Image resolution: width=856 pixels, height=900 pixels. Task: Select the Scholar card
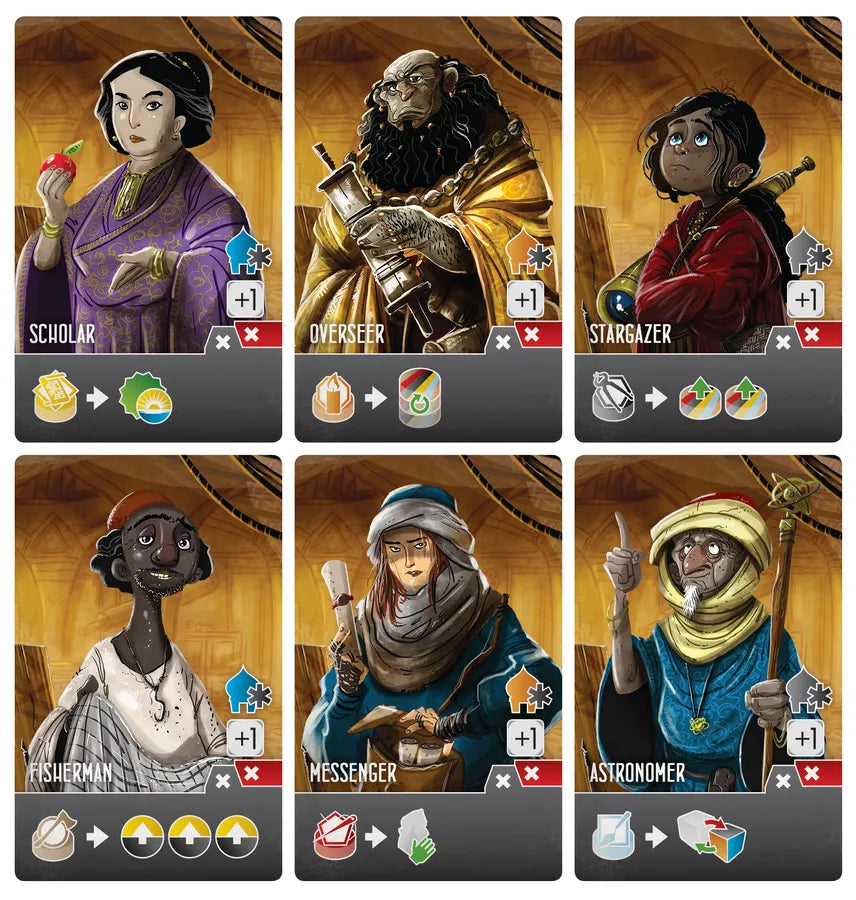pyautogui.click(x=148, y=228)
